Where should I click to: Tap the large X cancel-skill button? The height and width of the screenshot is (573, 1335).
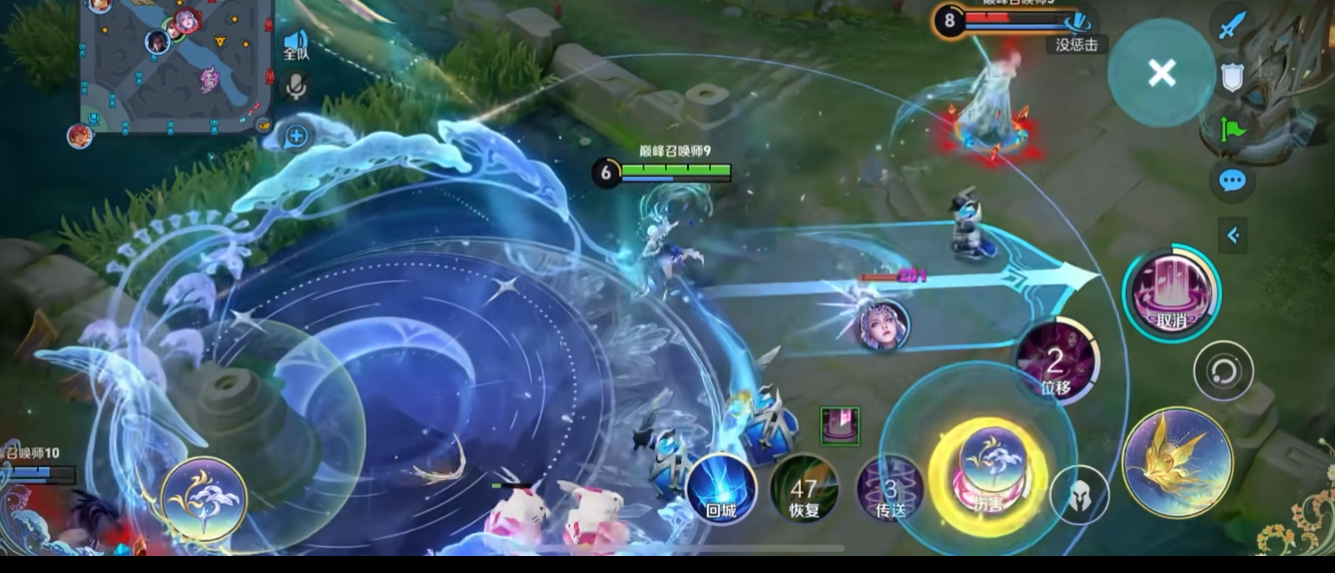1161,73
